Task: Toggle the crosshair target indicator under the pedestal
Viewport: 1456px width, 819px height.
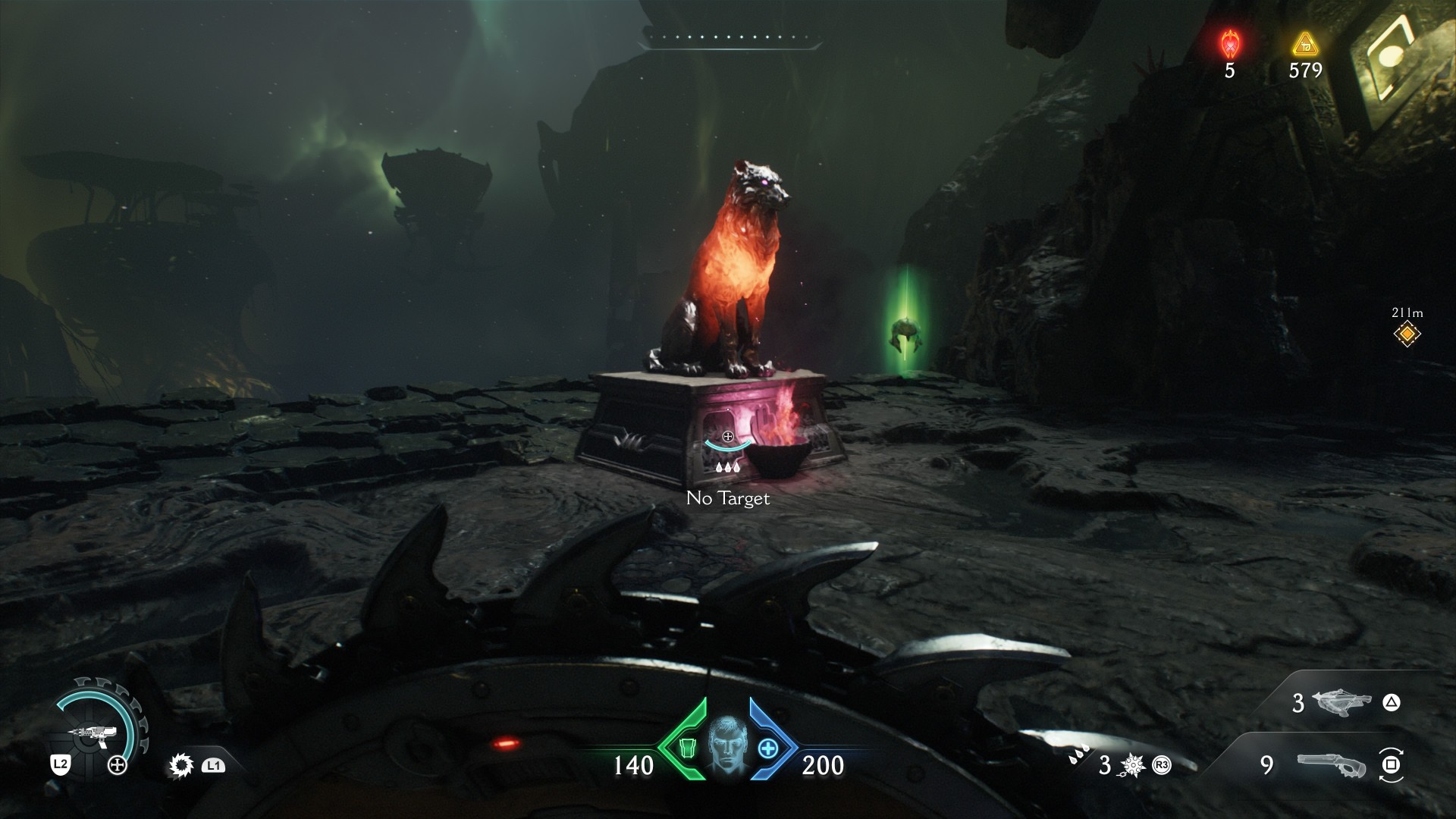Action: pos(728,437)
